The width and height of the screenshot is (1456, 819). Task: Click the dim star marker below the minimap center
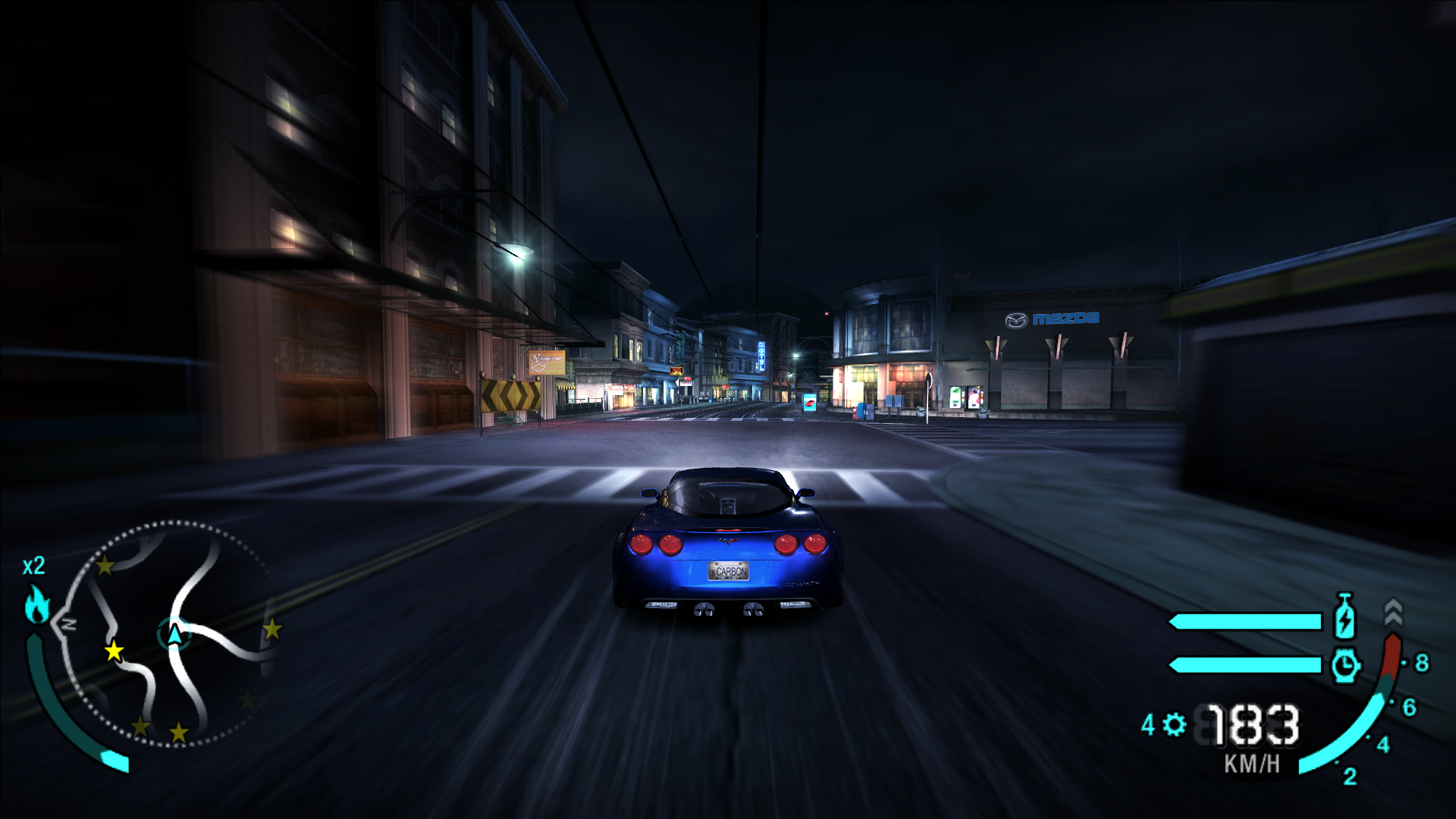pyautogui.click(x=178, y=732)
